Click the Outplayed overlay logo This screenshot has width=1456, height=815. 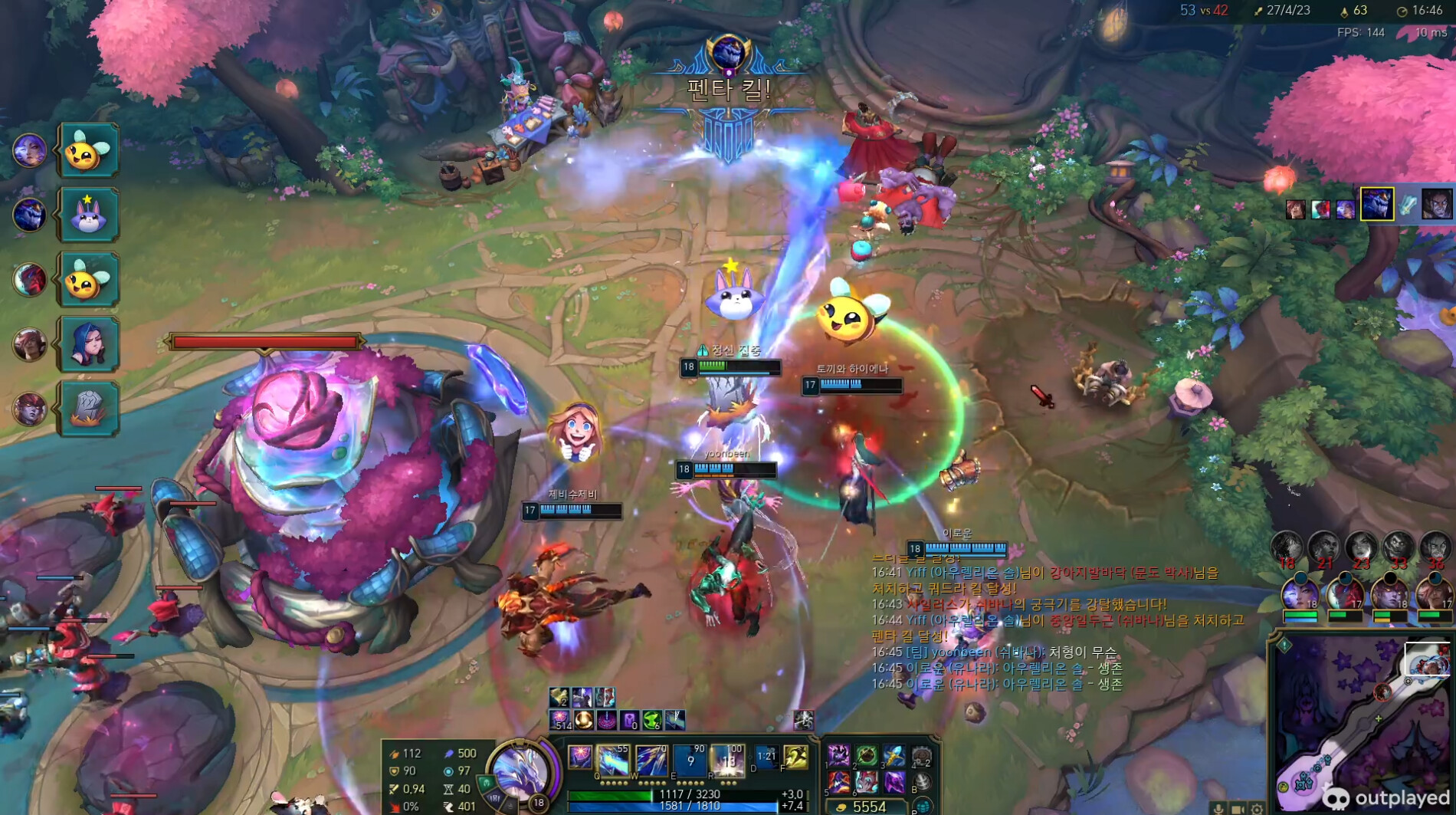click(x=1387, y=798)
